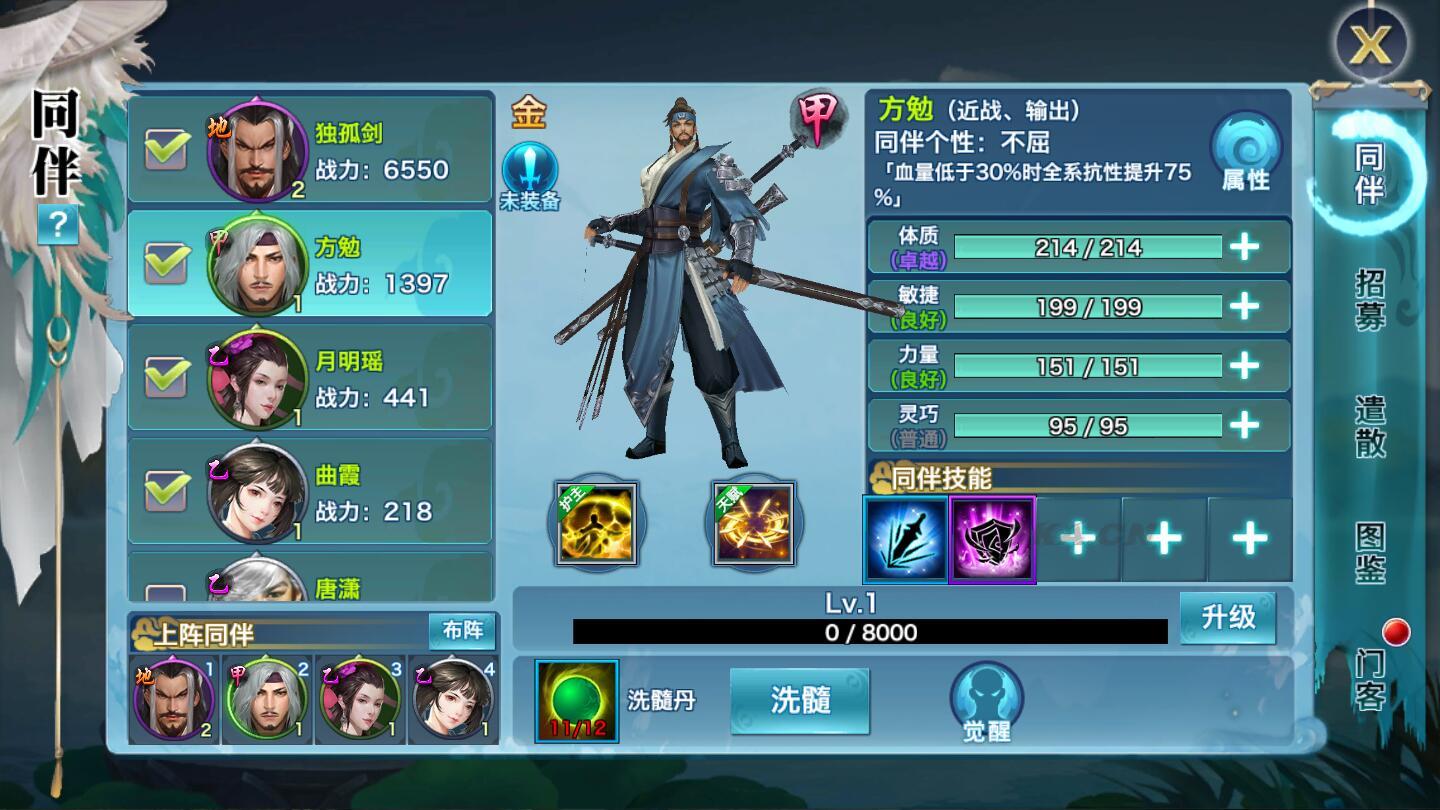Select 独孤剑 in the companion list
Image resolution: width=1440 pixels, height=810 pixels.
click(310, 150)
